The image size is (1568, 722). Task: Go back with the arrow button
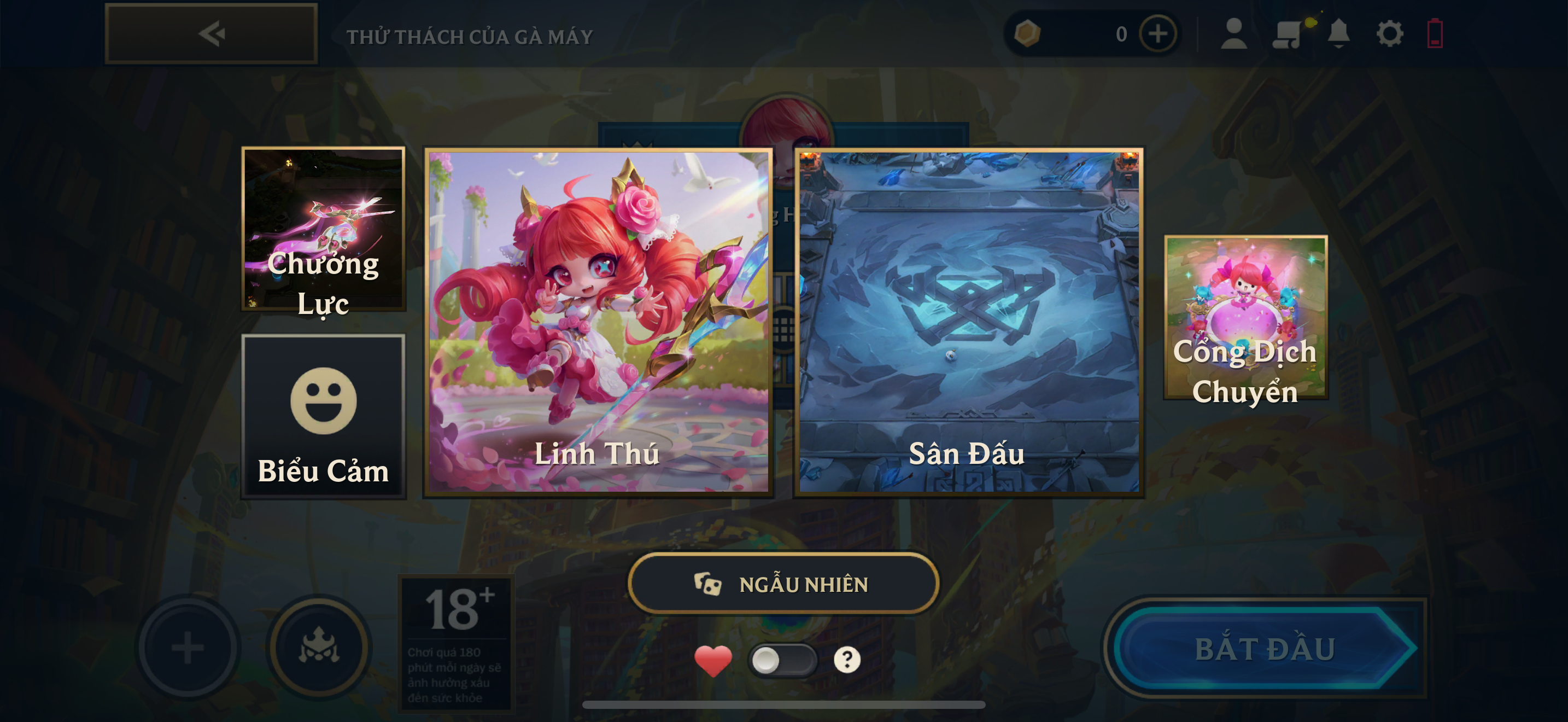pyautogui.click(x=211, y=33)
